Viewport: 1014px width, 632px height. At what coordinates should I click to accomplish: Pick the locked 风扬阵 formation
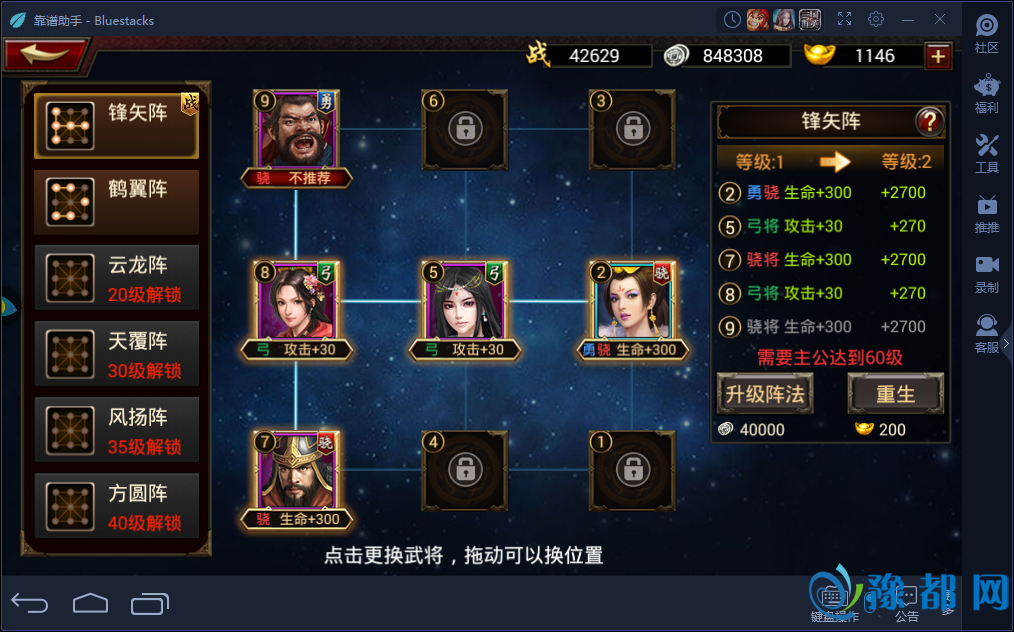[116, 429]
